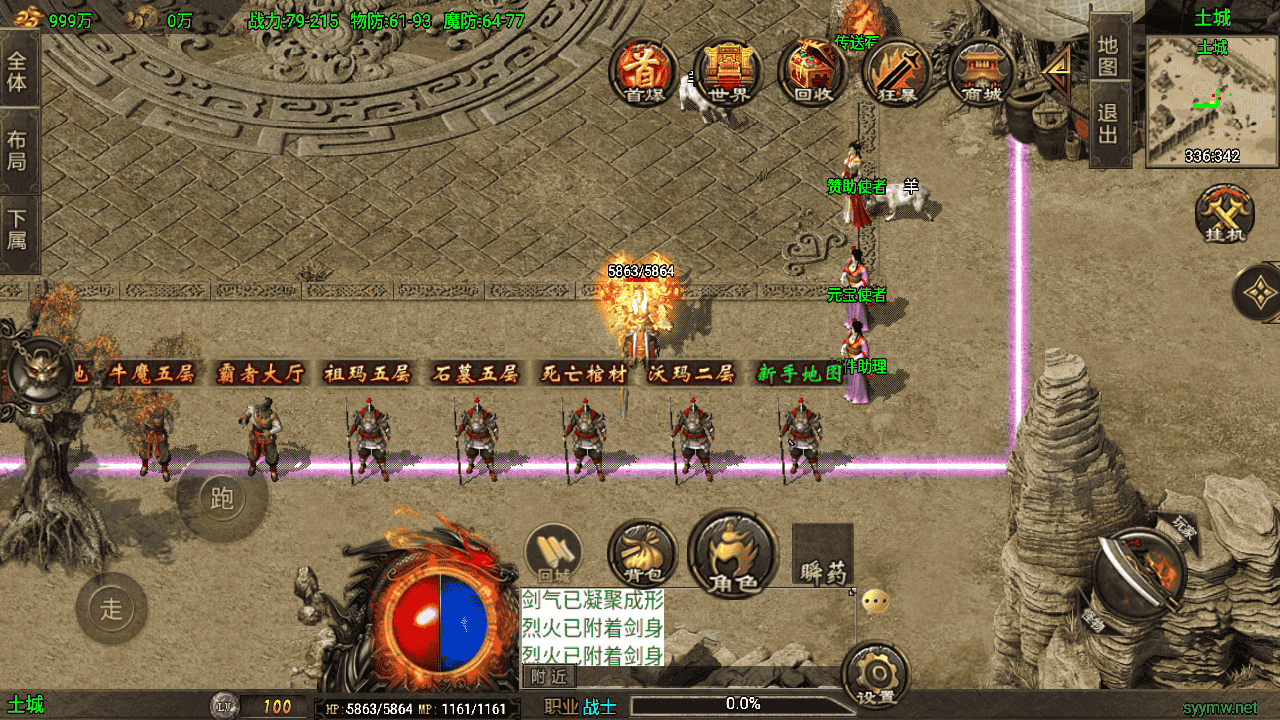
Task: Open the 设置 settings gear
Action: click(x=875, y=677)
